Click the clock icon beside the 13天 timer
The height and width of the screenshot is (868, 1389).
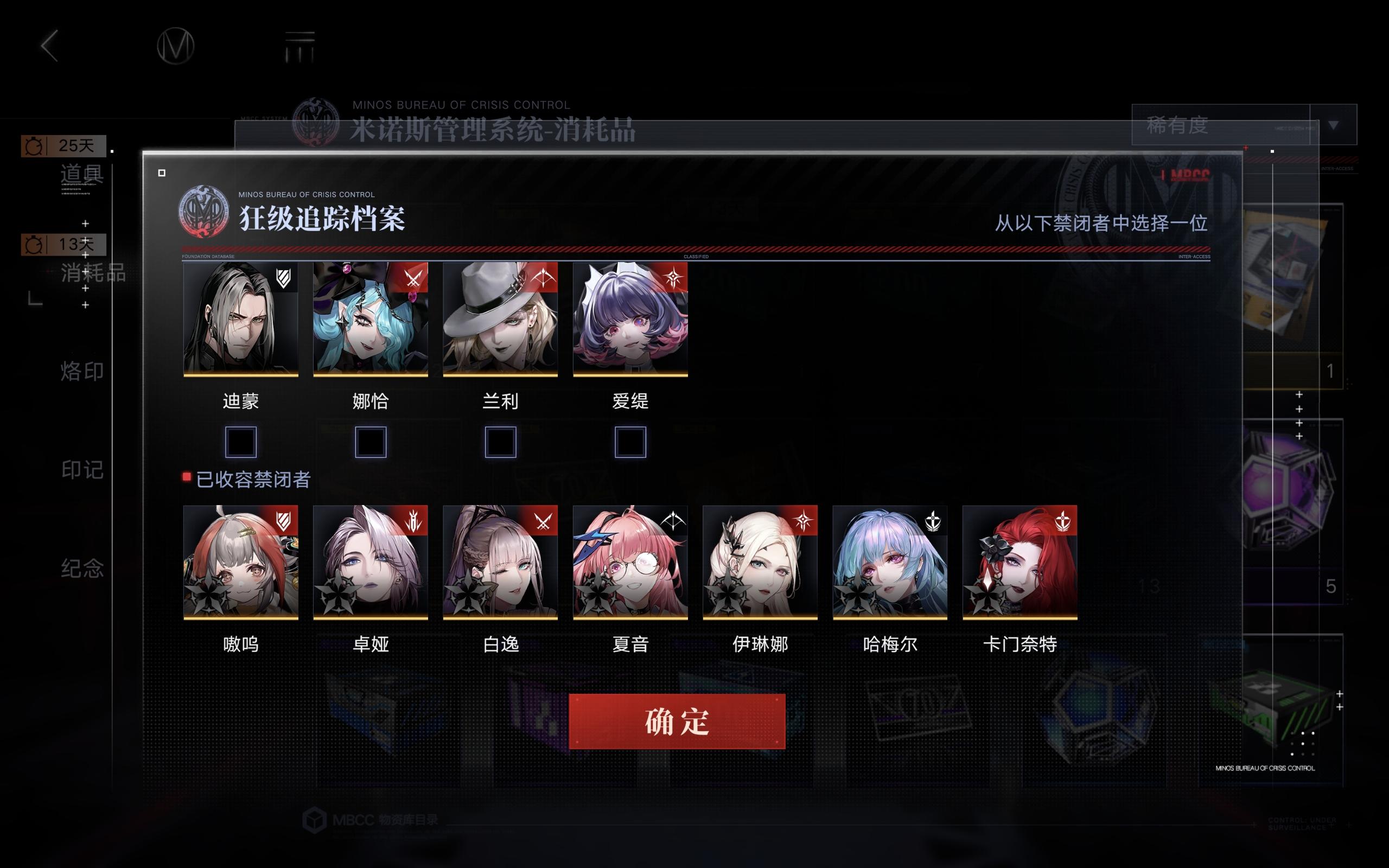pos(33,245)
